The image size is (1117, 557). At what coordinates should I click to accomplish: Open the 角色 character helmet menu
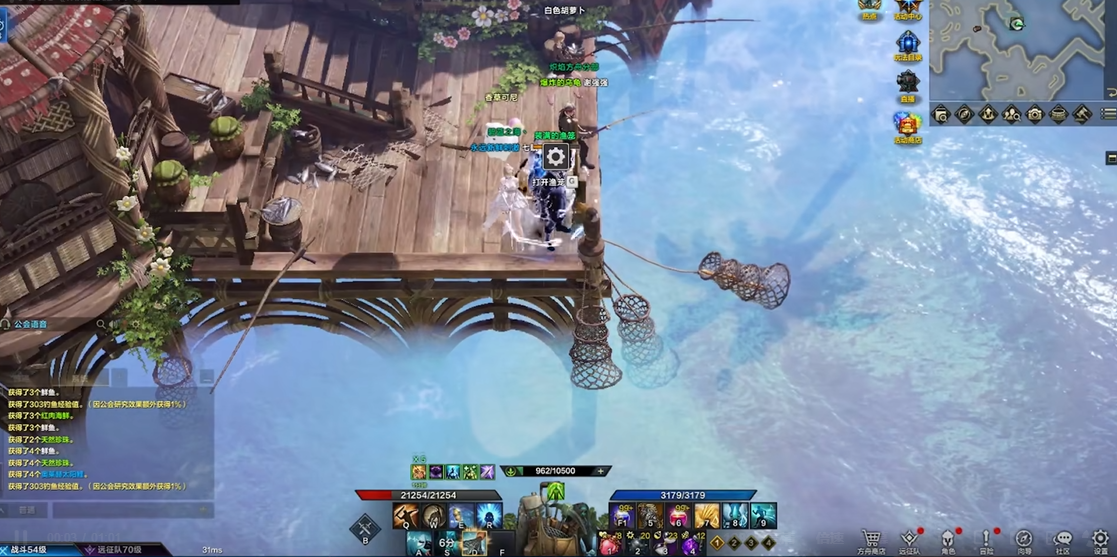point(947,540)
